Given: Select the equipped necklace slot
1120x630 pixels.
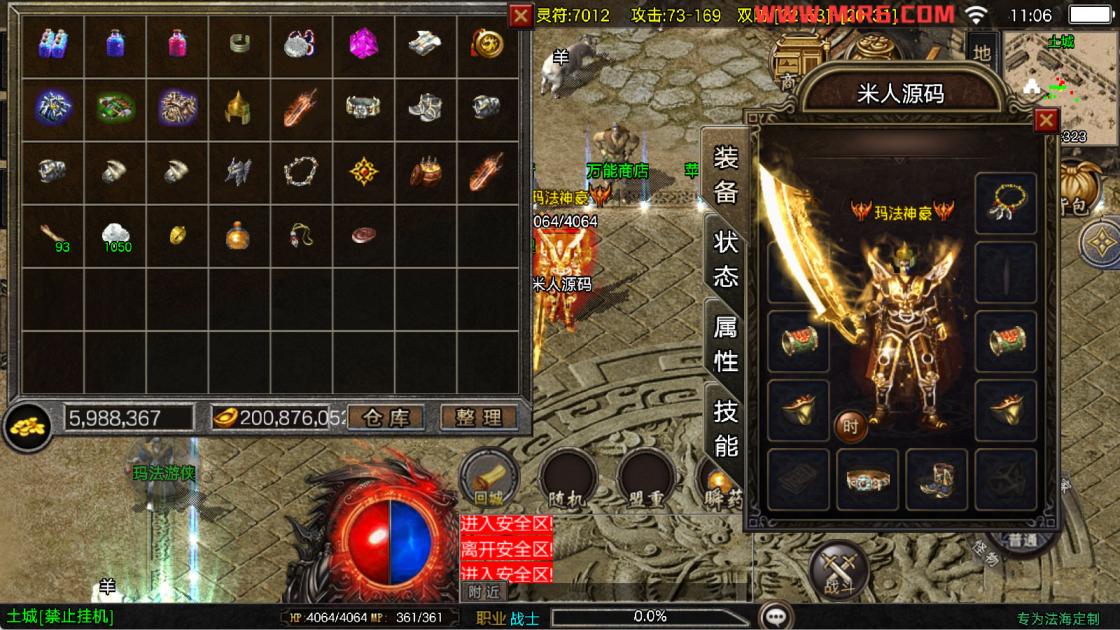Looking at the screenshot, I should click(x=1005, y=204).
